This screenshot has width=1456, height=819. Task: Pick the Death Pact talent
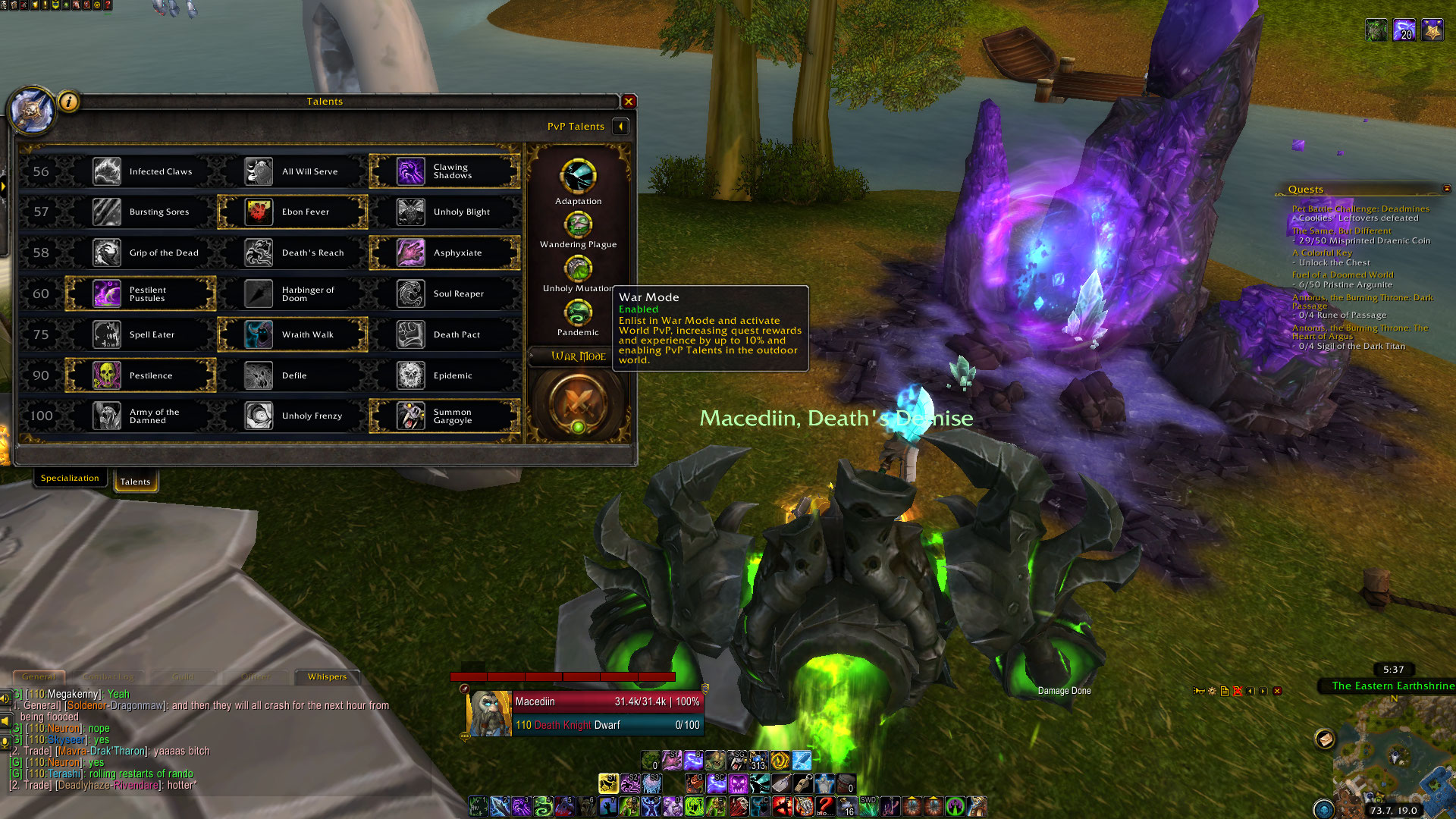[445, 334]
